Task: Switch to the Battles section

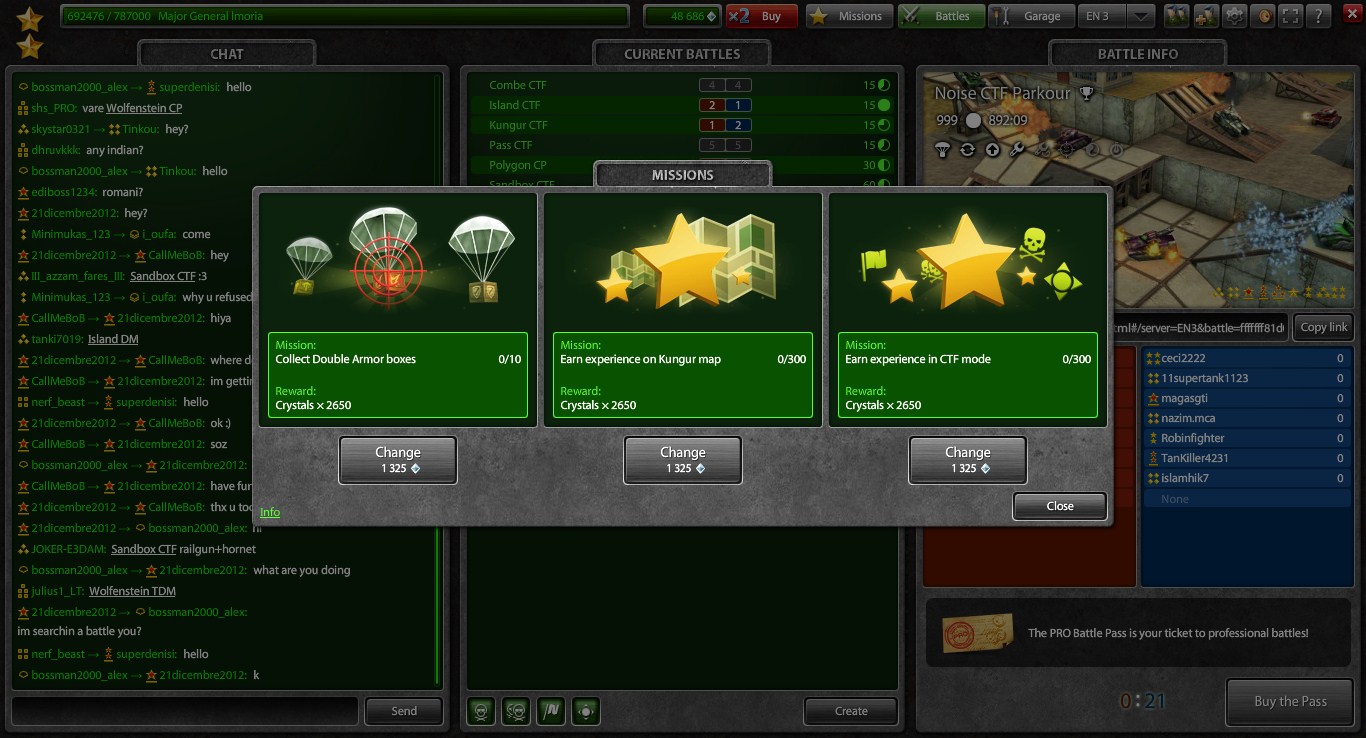Action: click(x=940, y=16)
